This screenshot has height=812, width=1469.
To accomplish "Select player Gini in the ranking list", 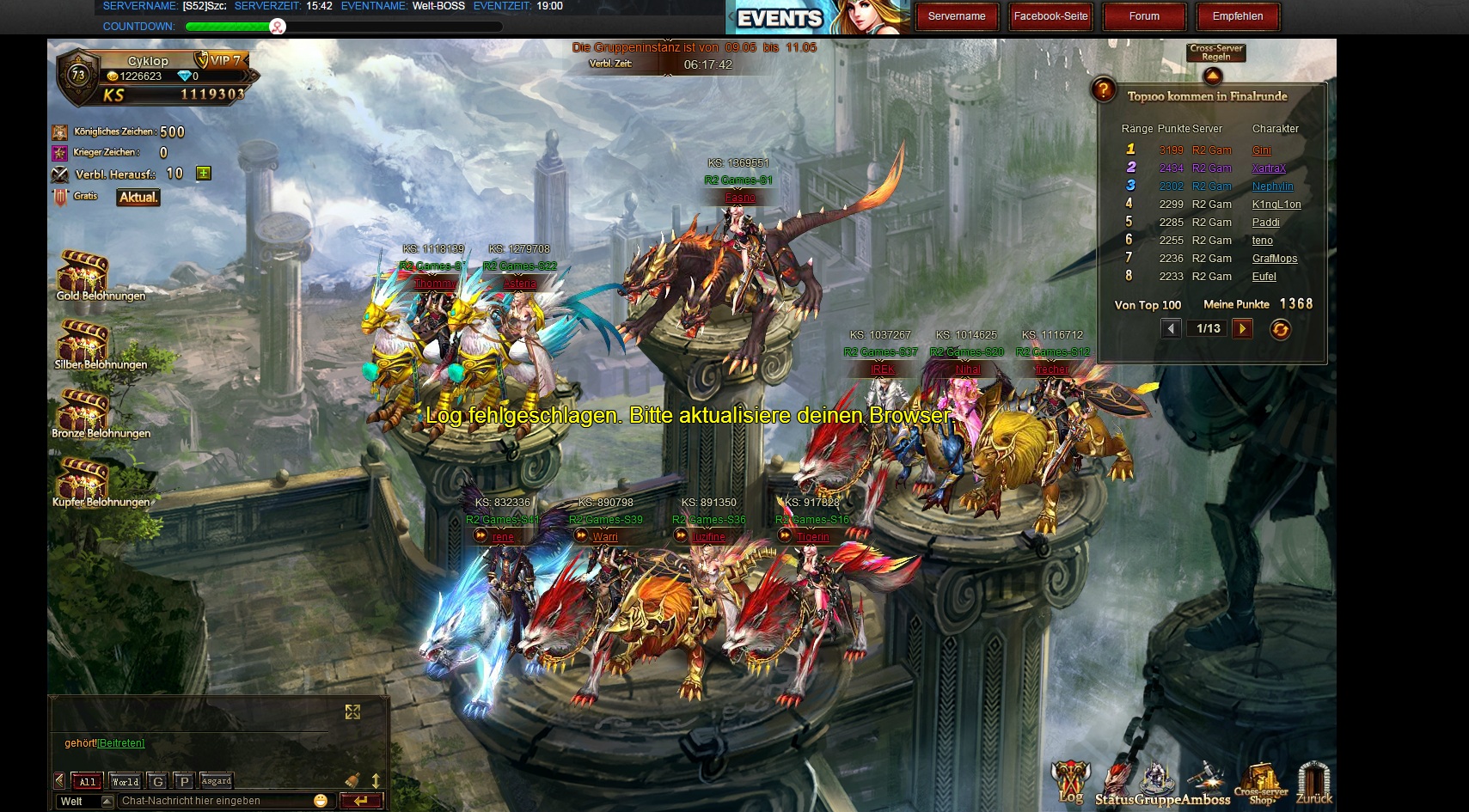I will 1261,150.
